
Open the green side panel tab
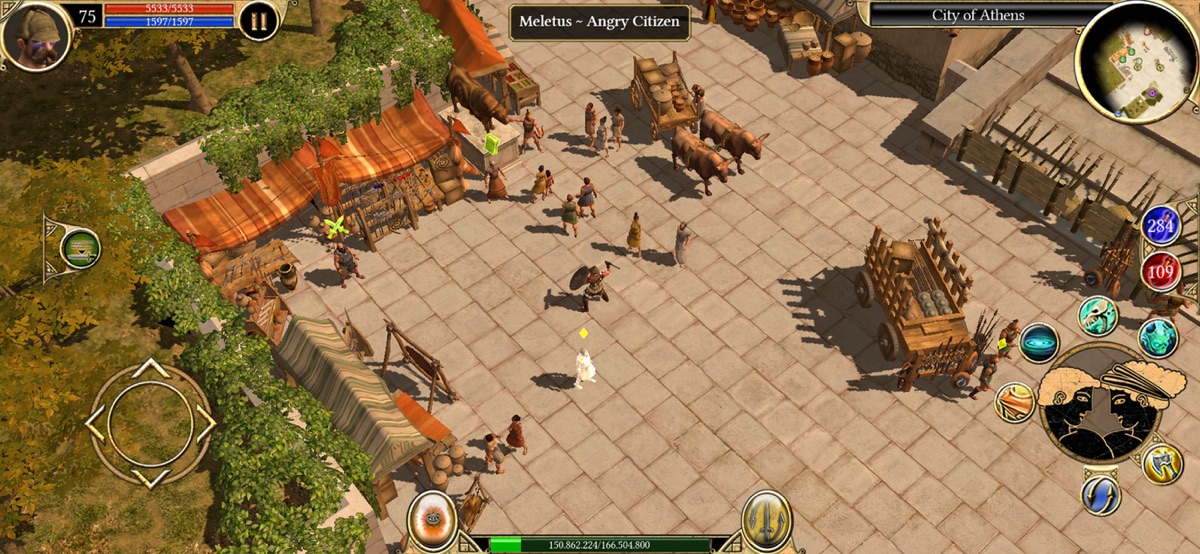(79, 248)
